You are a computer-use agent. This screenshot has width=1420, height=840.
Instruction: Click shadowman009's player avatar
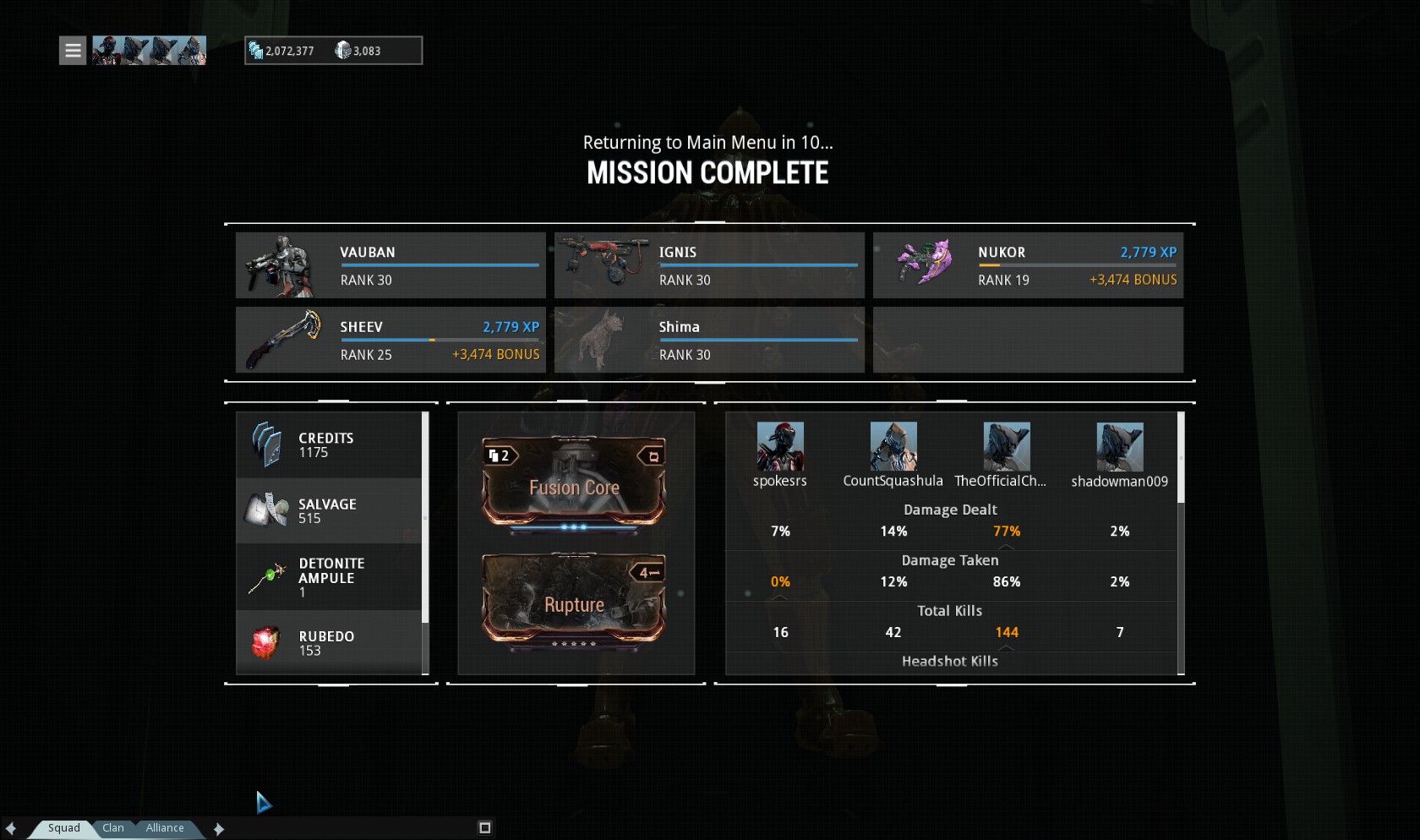coord(1120,446)
